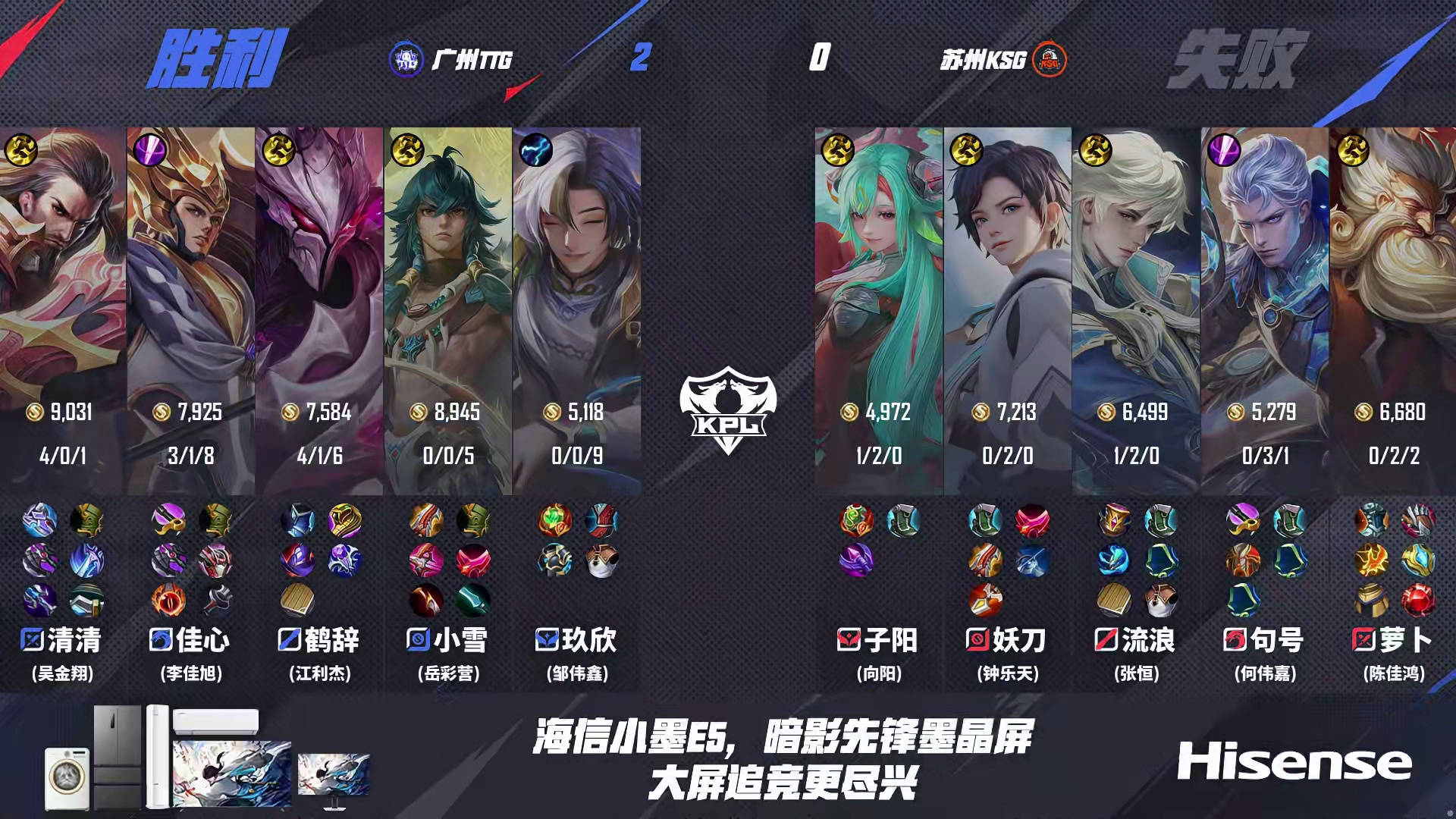Click the lightning badge above 玖欣's portrait
This screenshot has width=1456, height=819.
click(535, 150)
